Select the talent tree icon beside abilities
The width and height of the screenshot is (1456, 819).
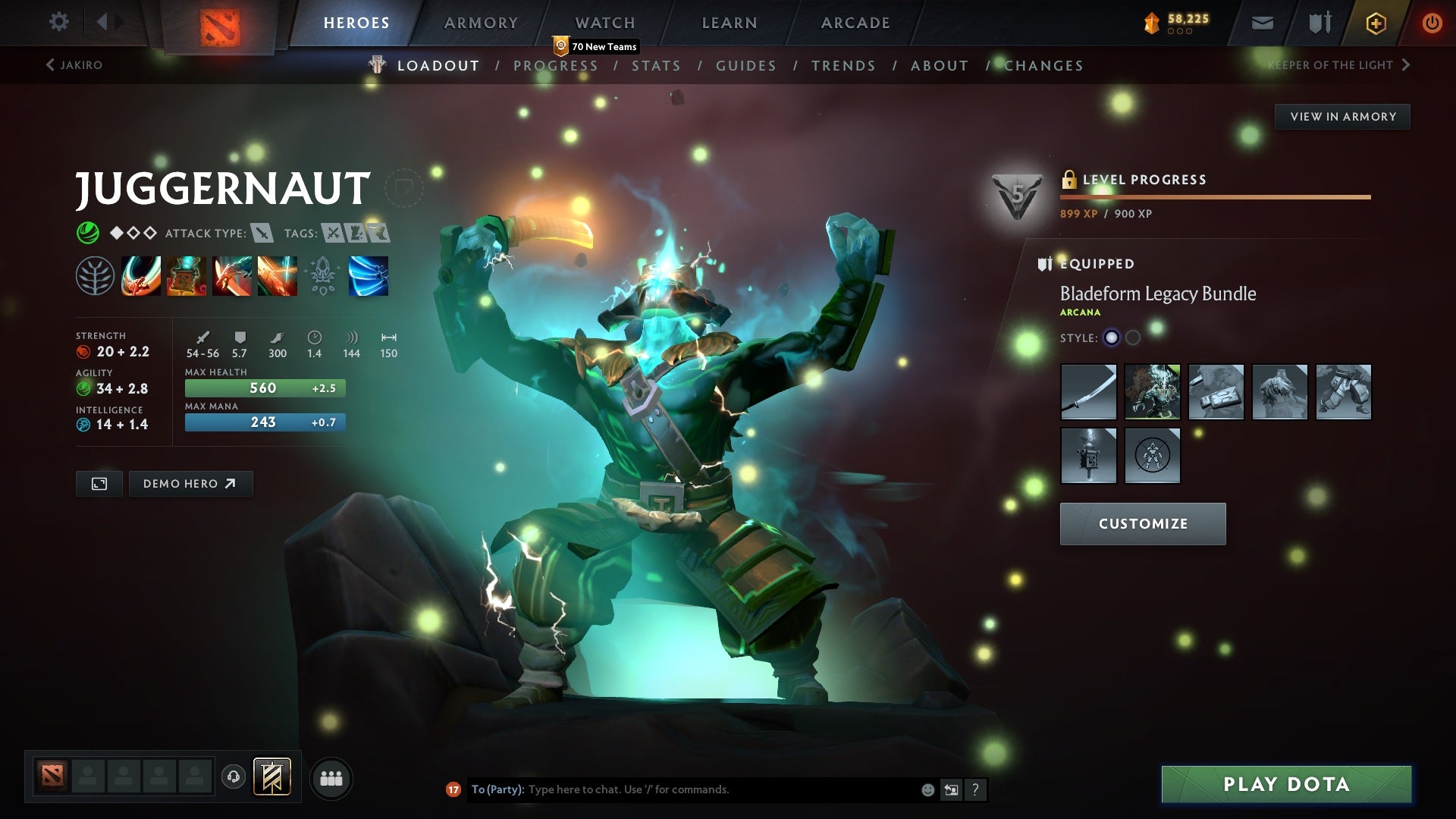tap(94, 277)
